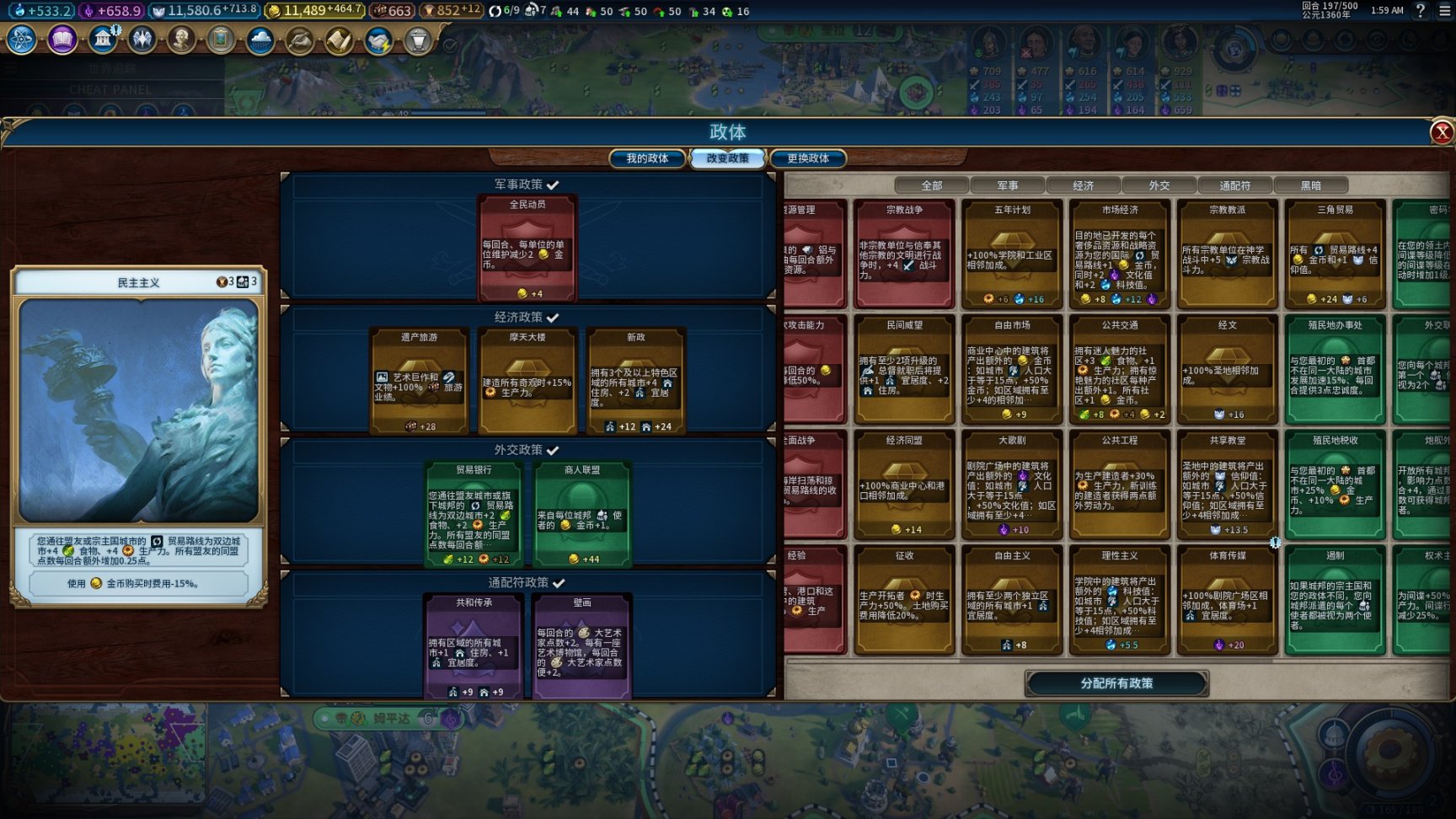
Task: Open the 更换政体 tab
Action: click(808, 158)
